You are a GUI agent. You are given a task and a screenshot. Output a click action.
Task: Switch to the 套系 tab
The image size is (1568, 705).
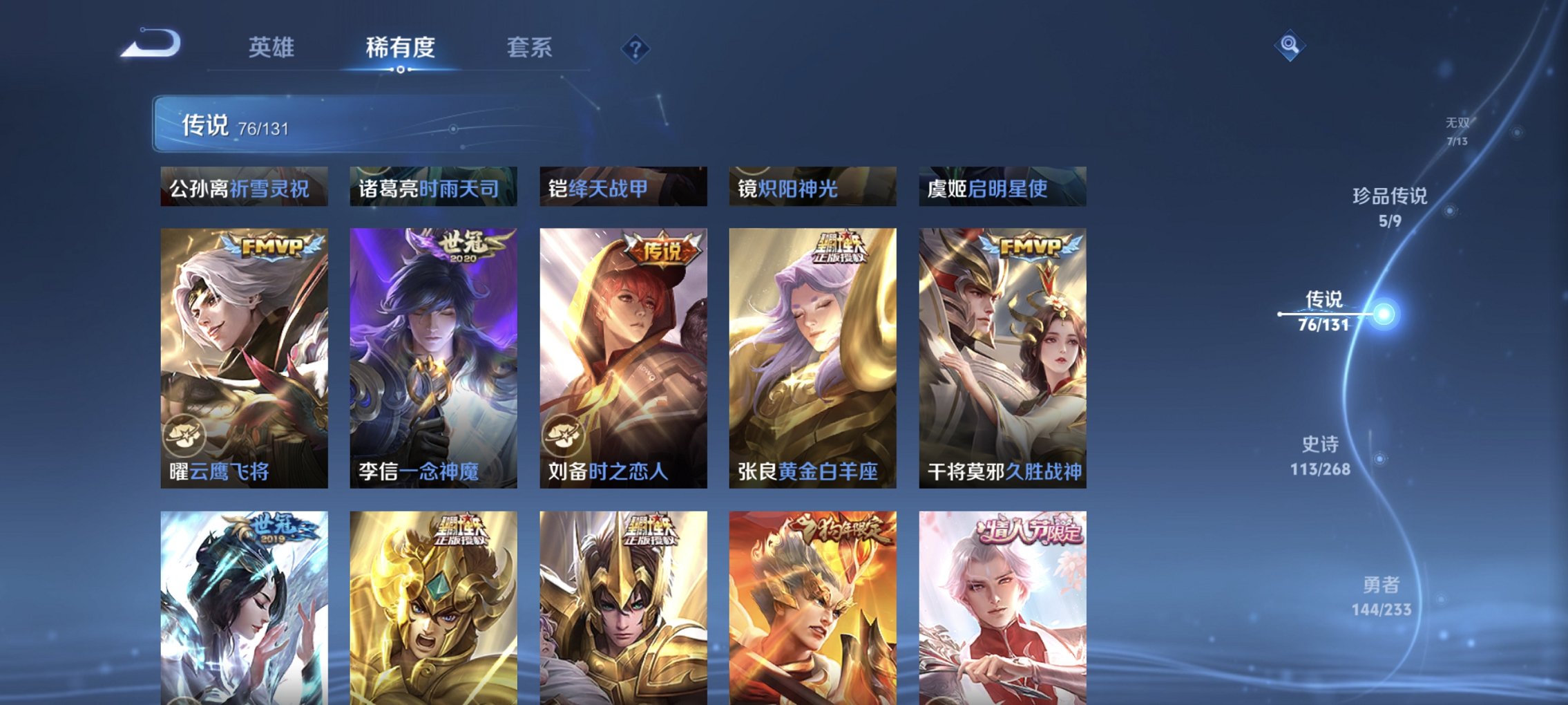coord(528,48)
